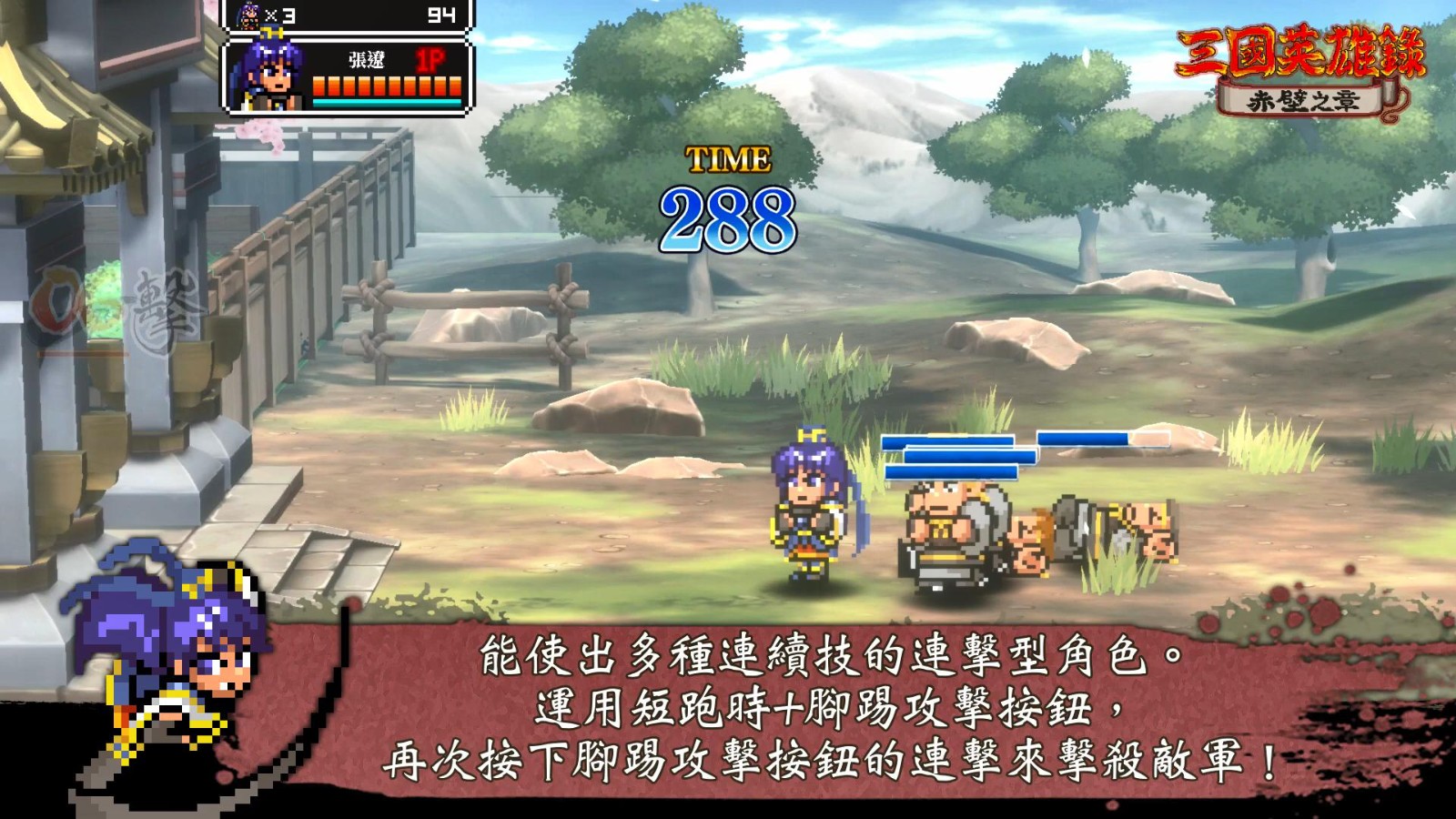Click the large 張遼 pixel sprite bottom left
The image size is (1456, 819).
164,664
